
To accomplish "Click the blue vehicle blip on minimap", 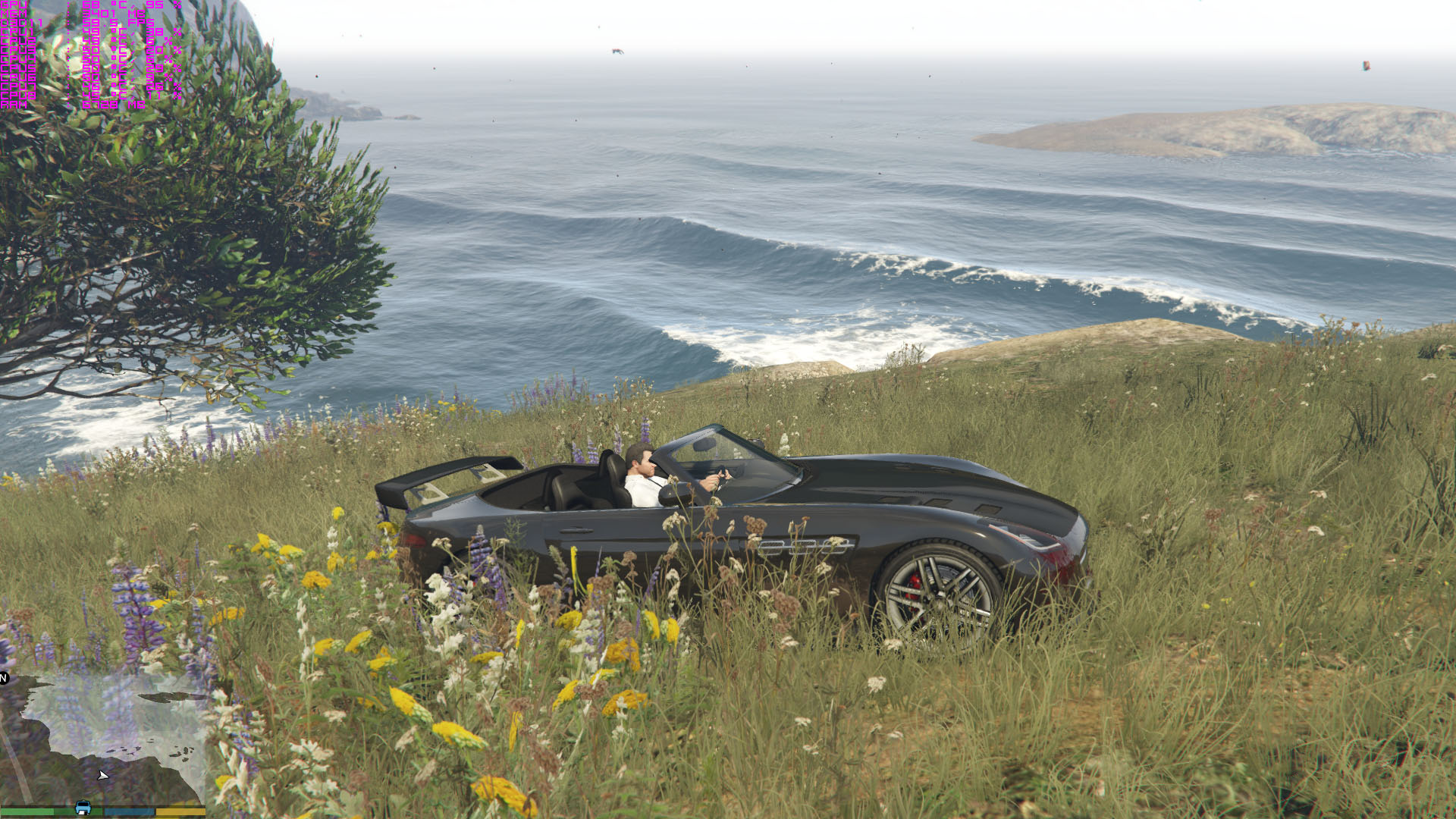I will point(83,808).
